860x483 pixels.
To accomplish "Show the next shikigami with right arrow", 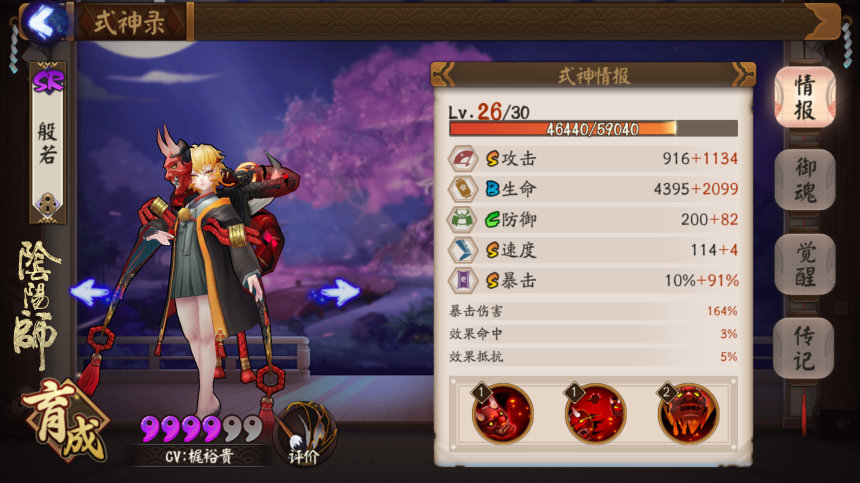I will pos(339,292).
